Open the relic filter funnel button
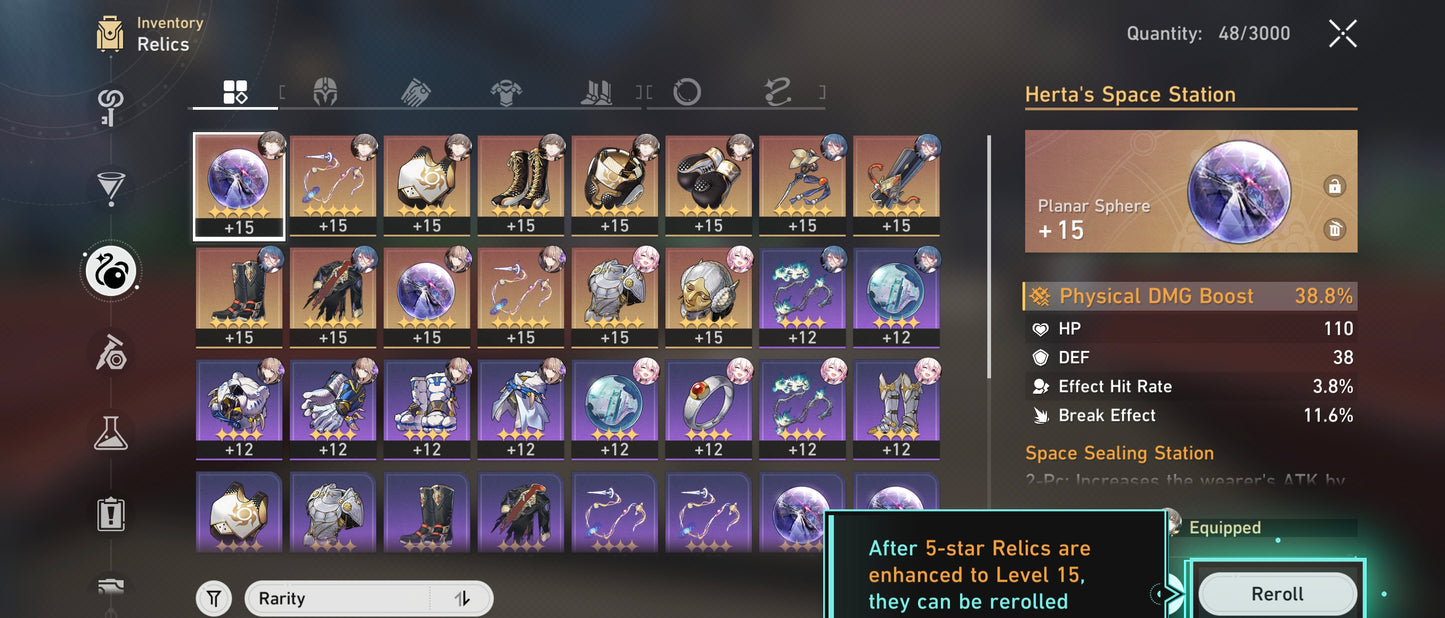The width and height of the screenshot is (1445, 618). tap(213, 599)
